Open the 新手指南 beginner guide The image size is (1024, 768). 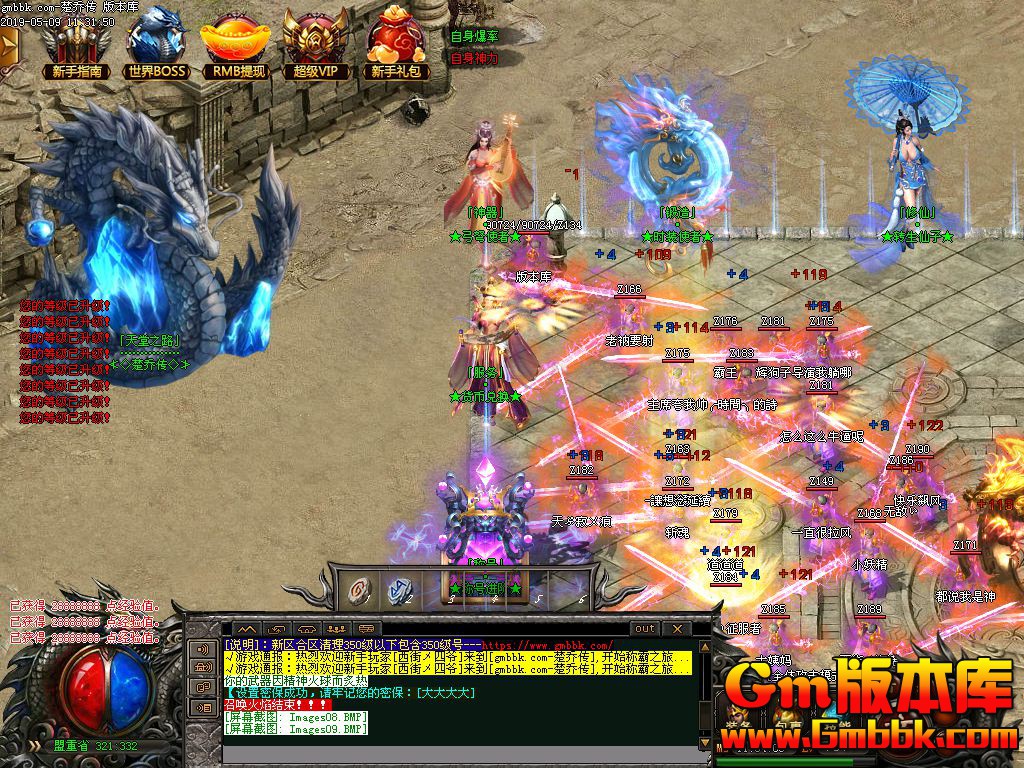[x=77, y=45]
